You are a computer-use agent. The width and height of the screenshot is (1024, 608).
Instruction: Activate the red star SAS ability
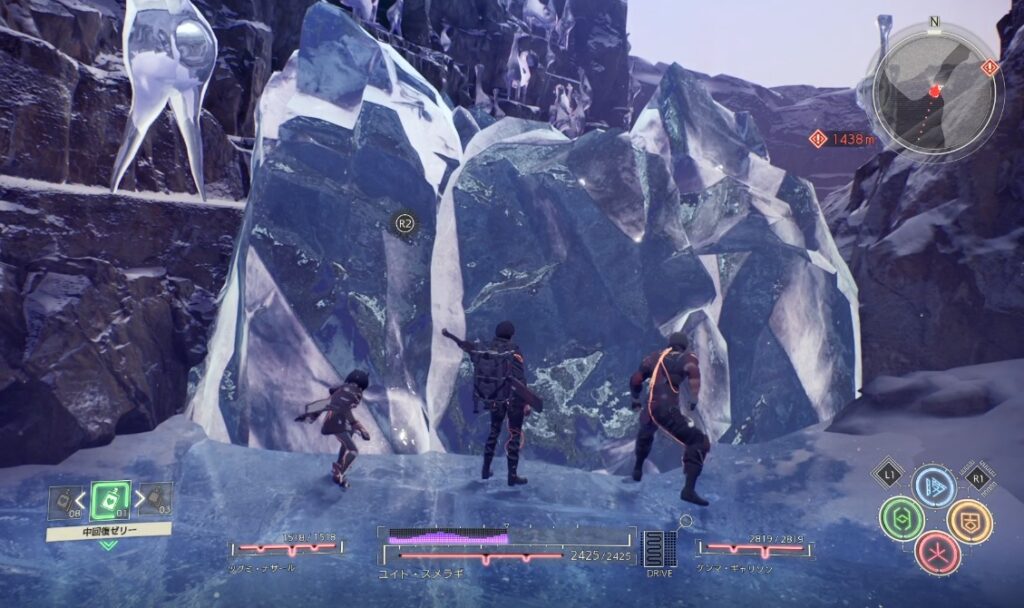coord(937,553)
